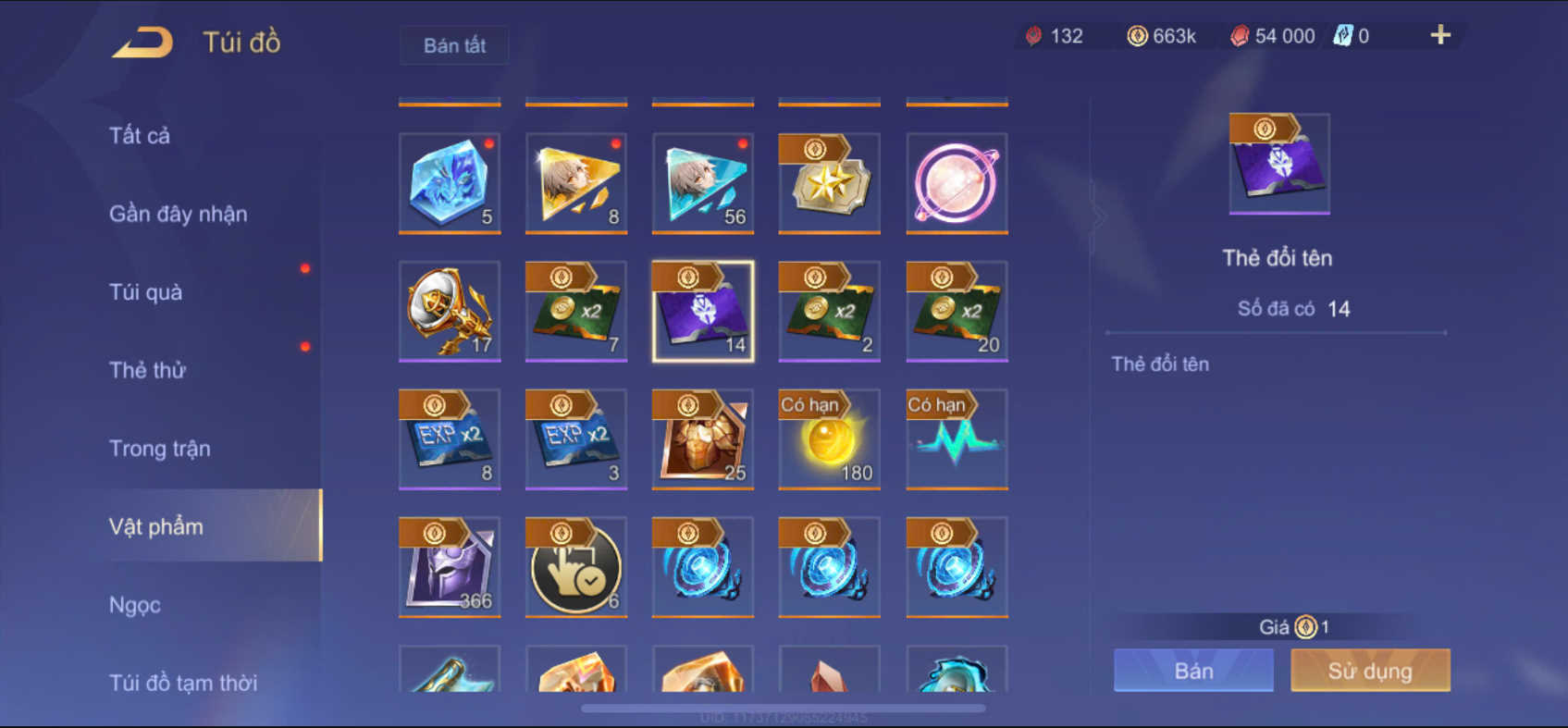
Task: Select the golden star badge item
Action: [x=829, y=183]
